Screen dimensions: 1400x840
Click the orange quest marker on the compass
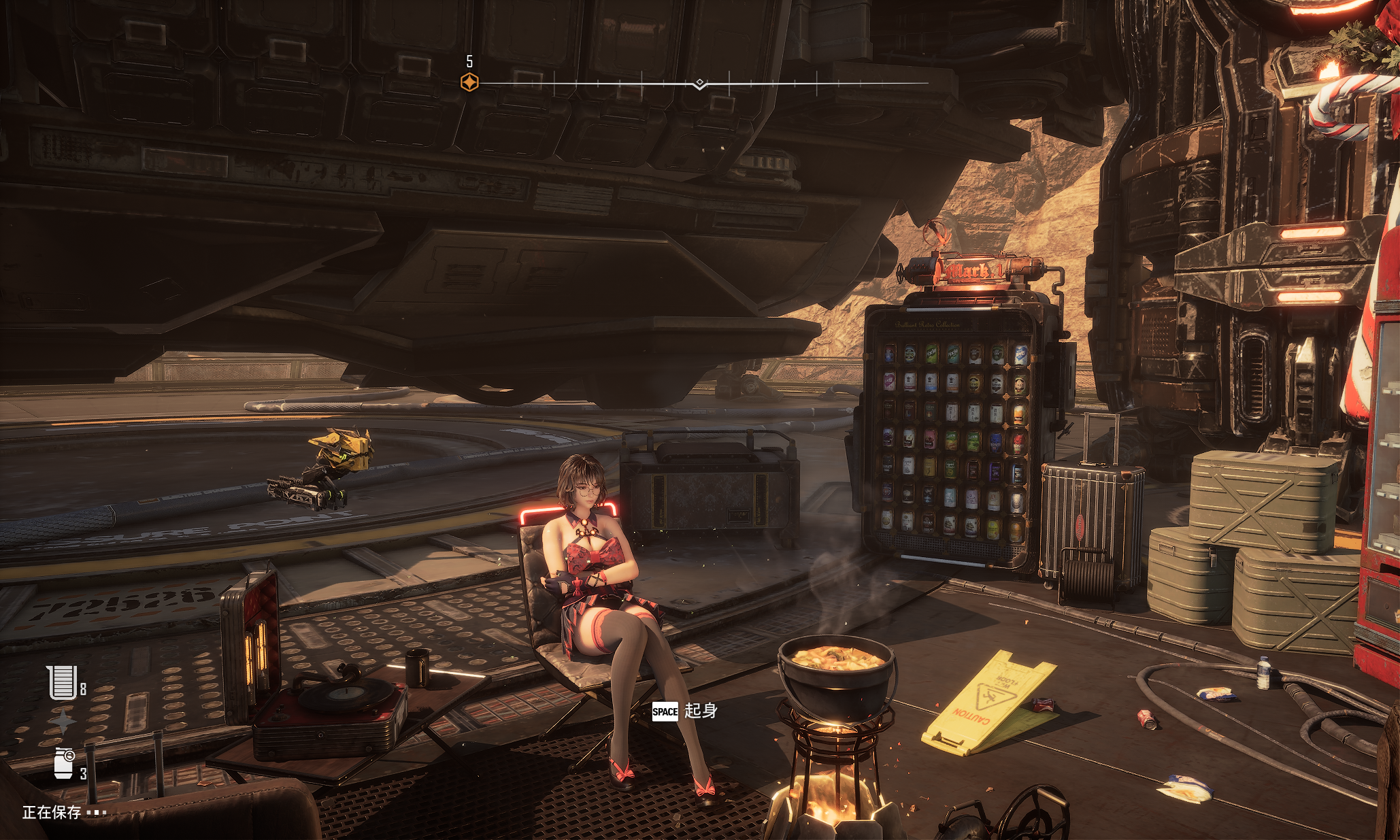(469, 83)
